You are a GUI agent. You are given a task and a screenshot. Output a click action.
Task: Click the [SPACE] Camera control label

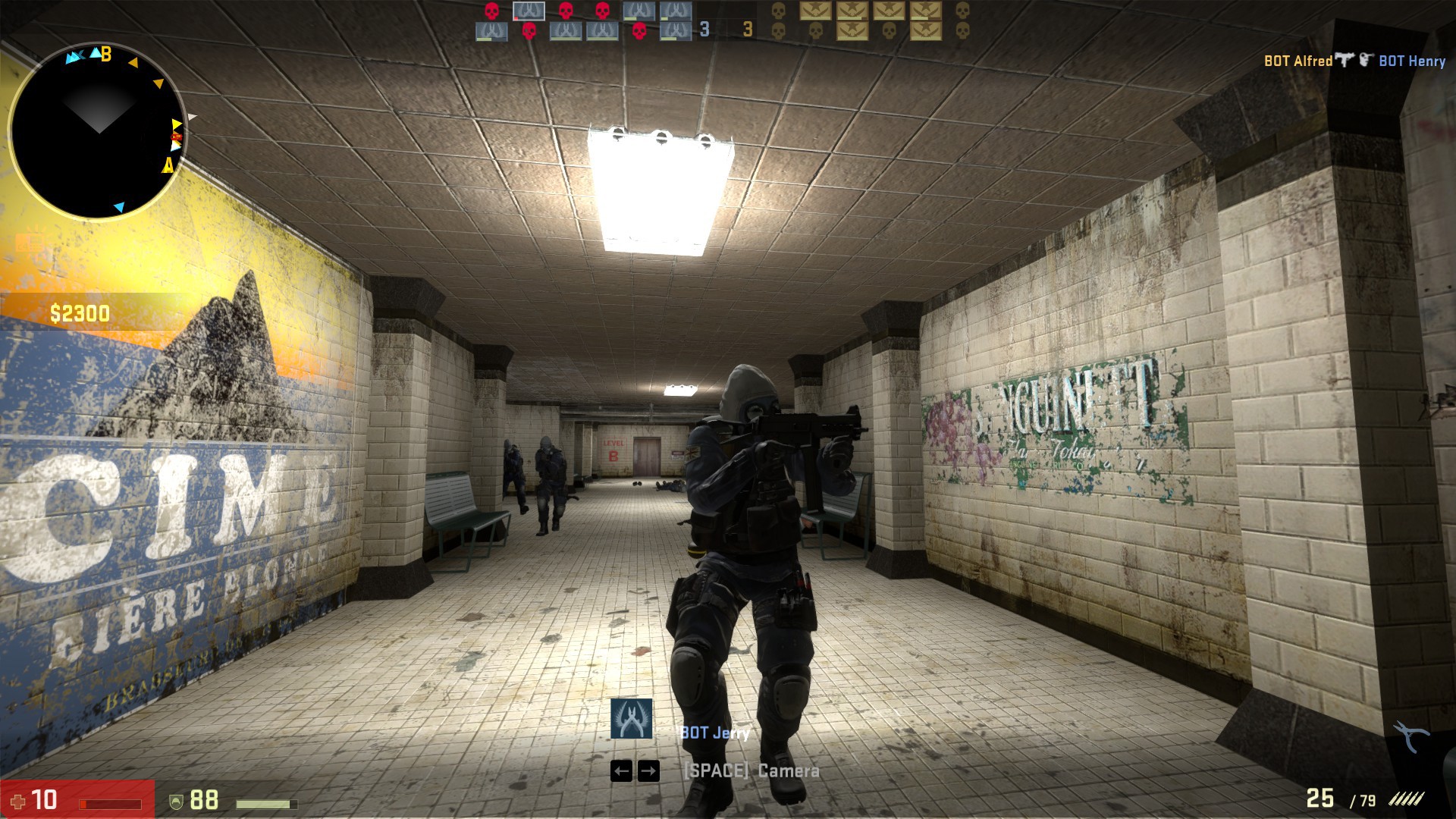[751, 772]
